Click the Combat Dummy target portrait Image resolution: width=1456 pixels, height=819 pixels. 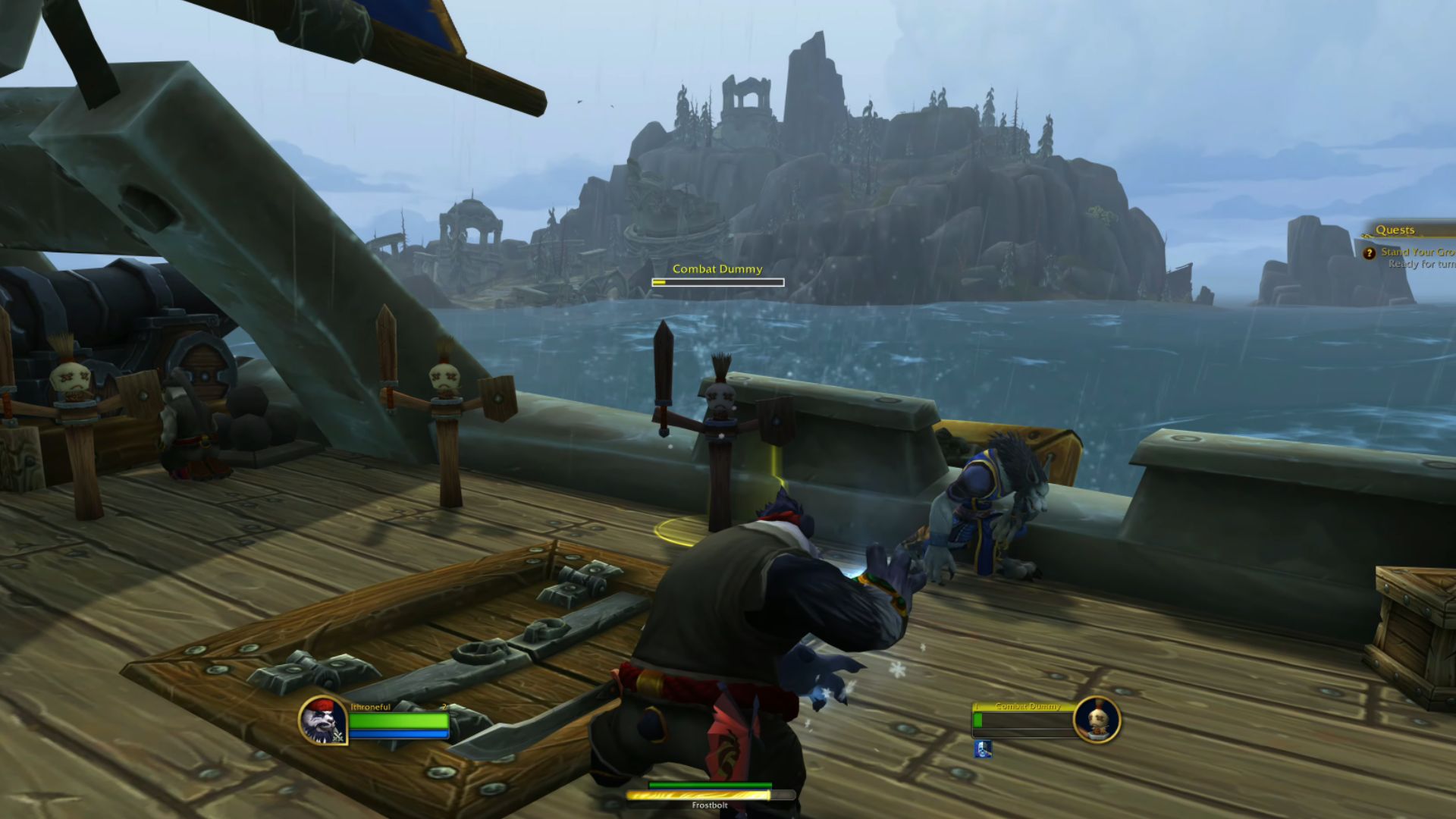coord(1097,719)
